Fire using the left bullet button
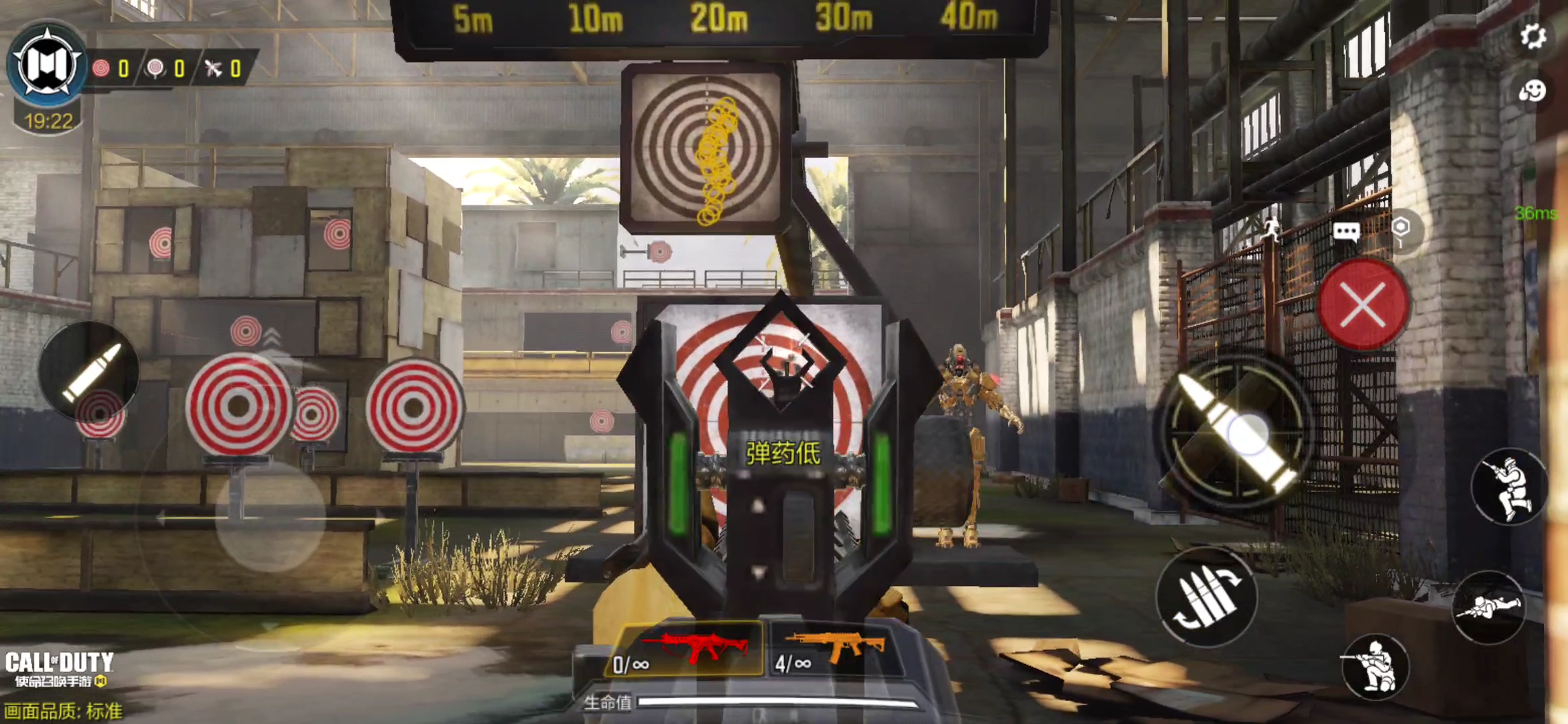The image size is (1568, 724). pyautogui.click(x=89, y=370)
